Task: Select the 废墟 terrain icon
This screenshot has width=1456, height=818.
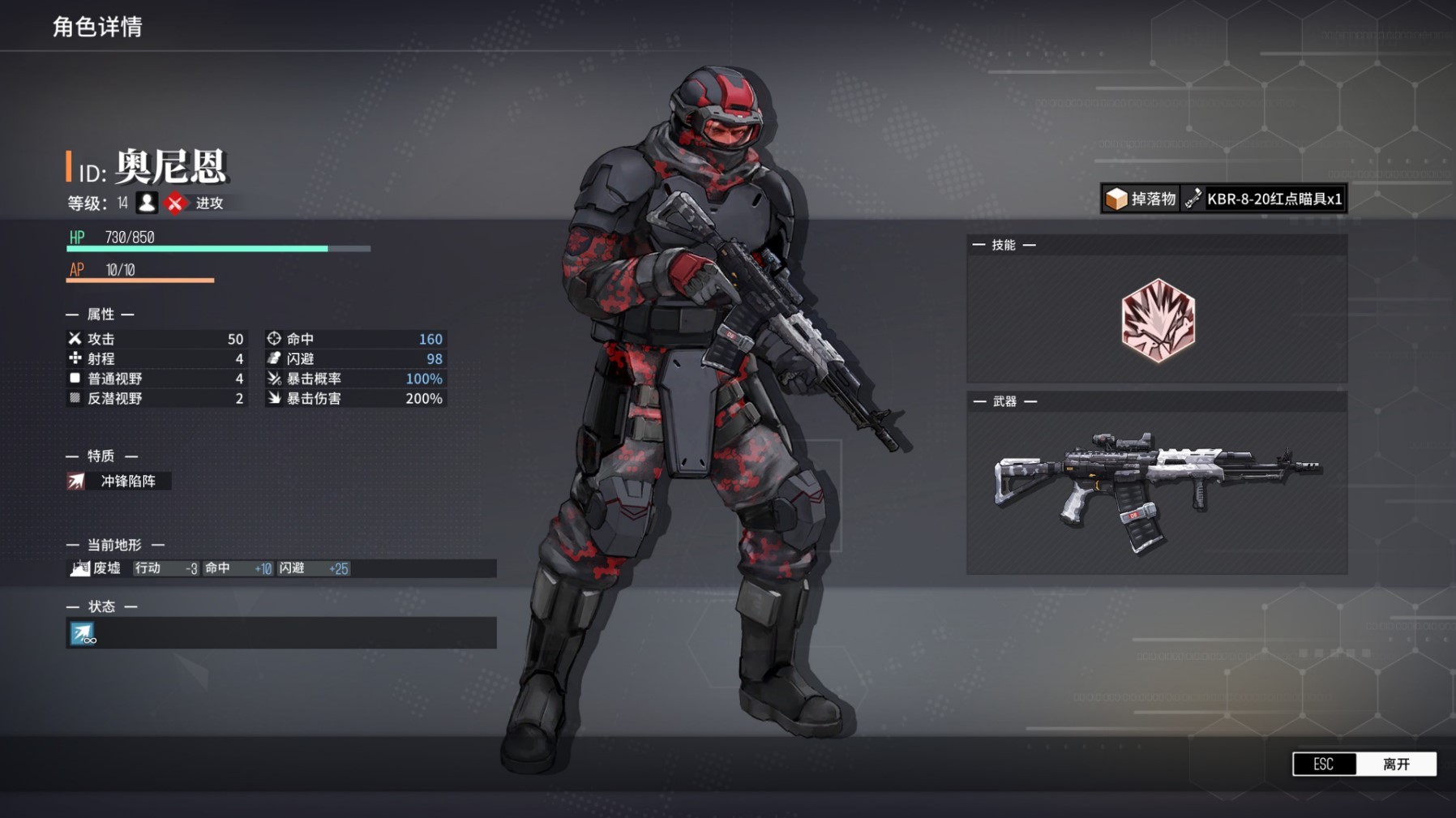Action: coord(79,568)
